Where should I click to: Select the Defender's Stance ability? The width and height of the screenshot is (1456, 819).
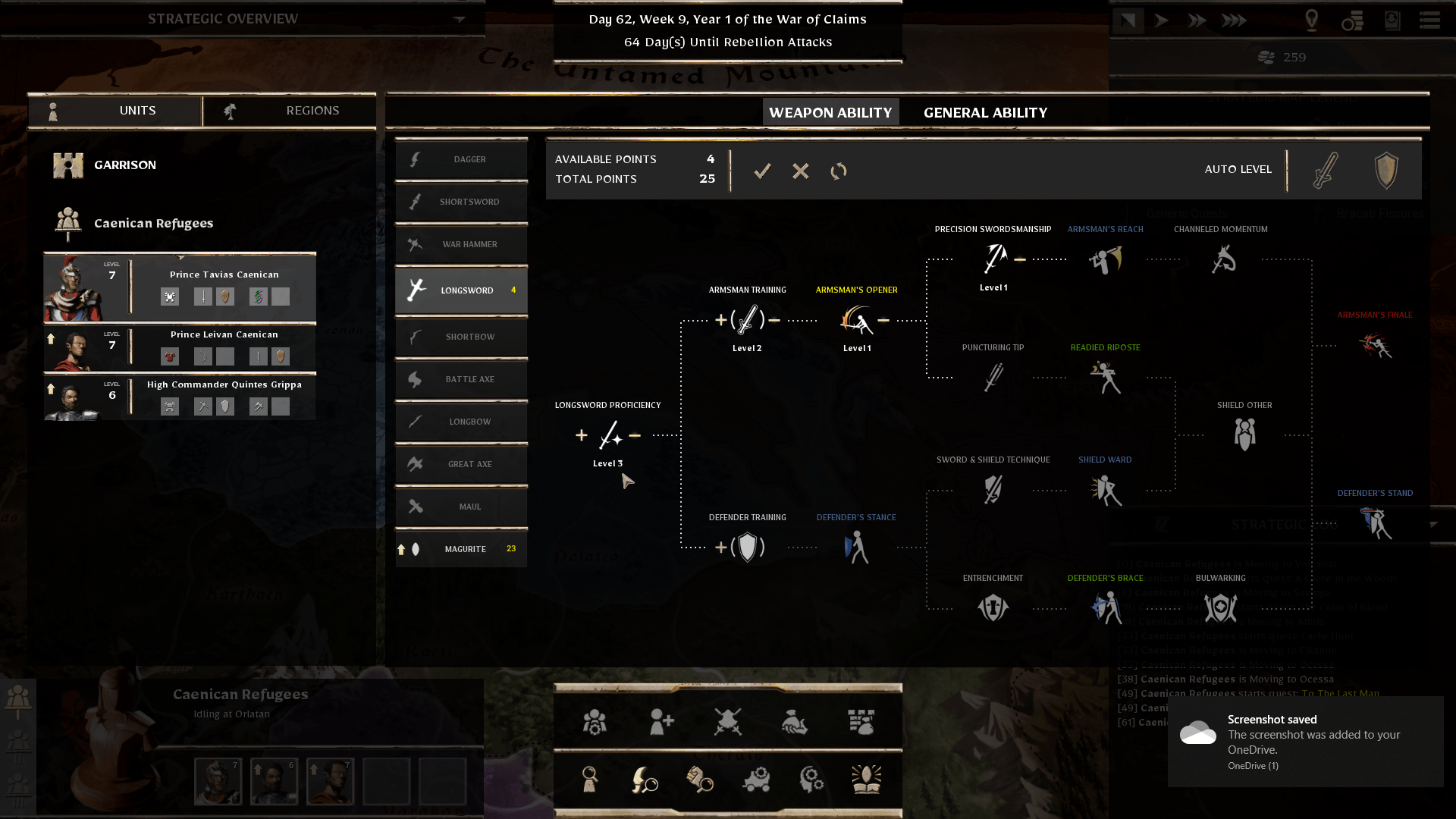pyautogui.click(x=856, y=548)
